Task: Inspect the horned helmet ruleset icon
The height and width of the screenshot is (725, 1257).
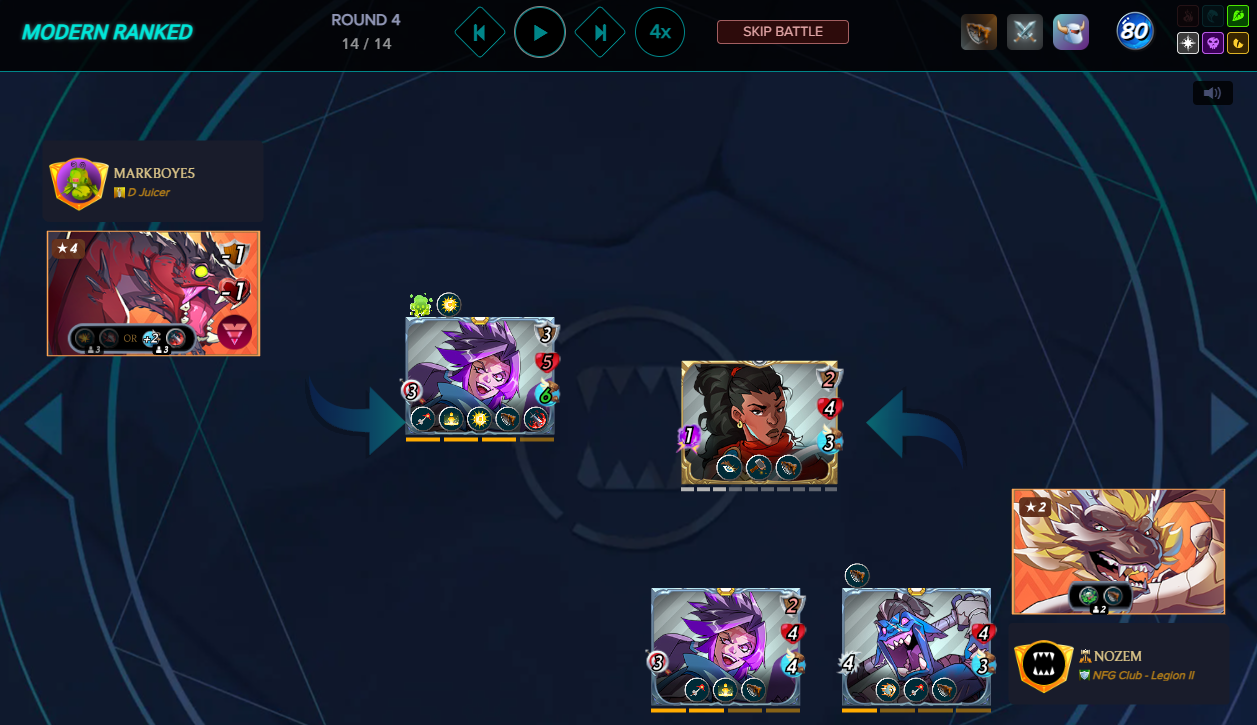Action: pyautogui.click(x=1071, y=32)
